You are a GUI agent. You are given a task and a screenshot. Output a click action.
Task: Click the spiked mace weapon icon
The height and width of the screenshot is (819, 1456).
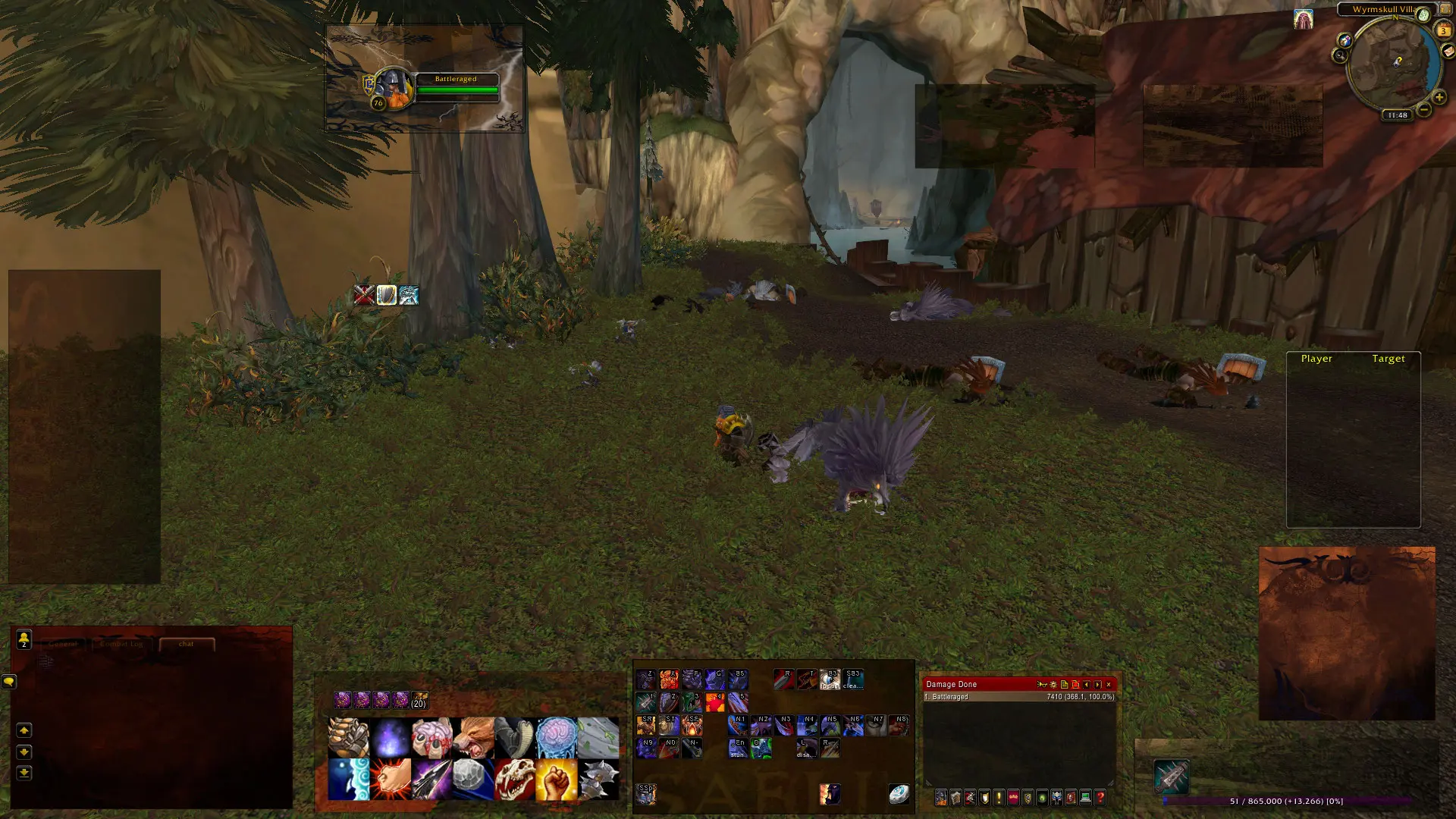click(x=598, y=780)
